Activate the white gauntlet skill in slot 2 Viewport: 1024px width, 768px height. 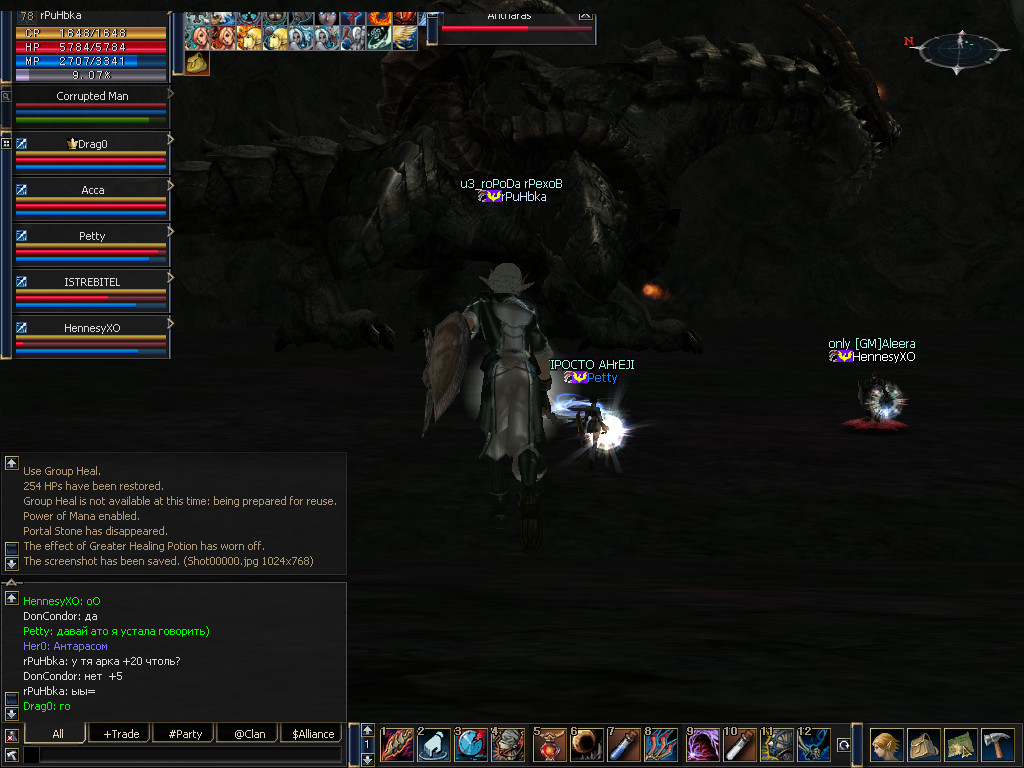click(x=433, y=745)
